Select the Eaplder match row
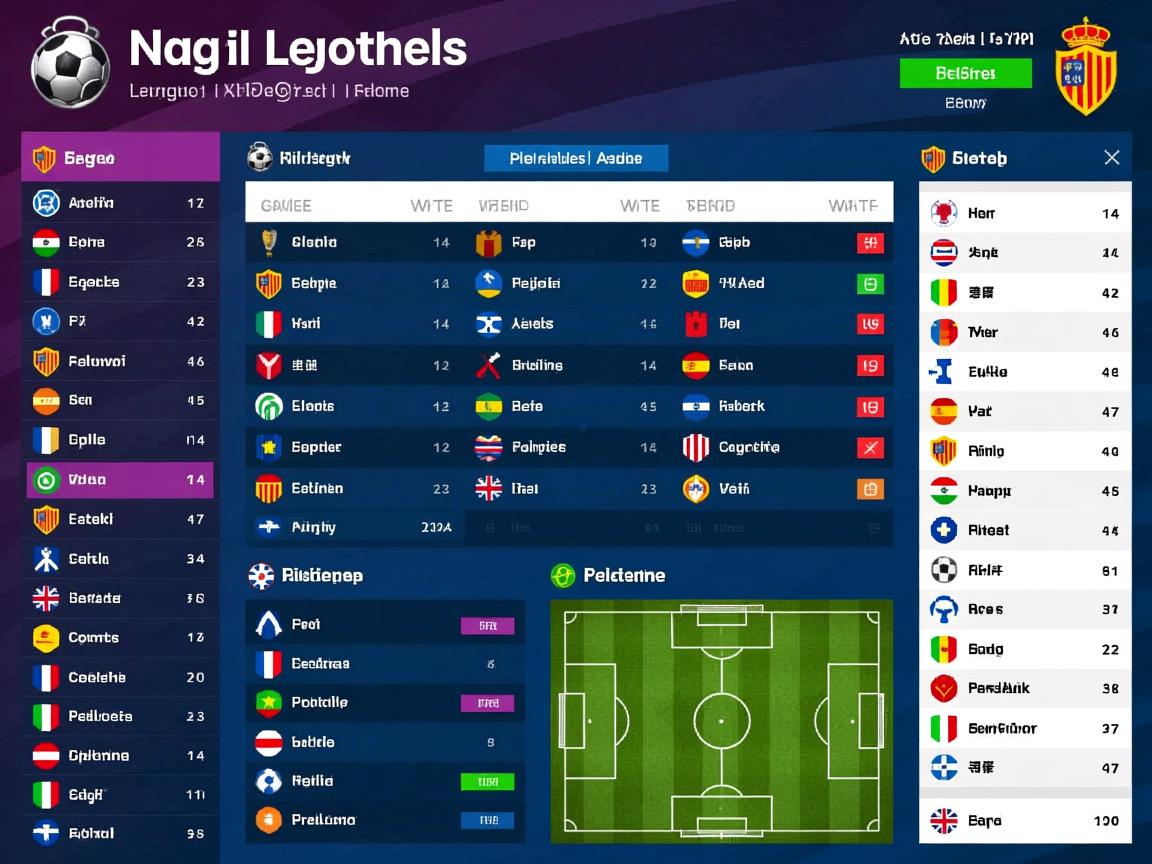1152x864 pixels. pos(355,447)
